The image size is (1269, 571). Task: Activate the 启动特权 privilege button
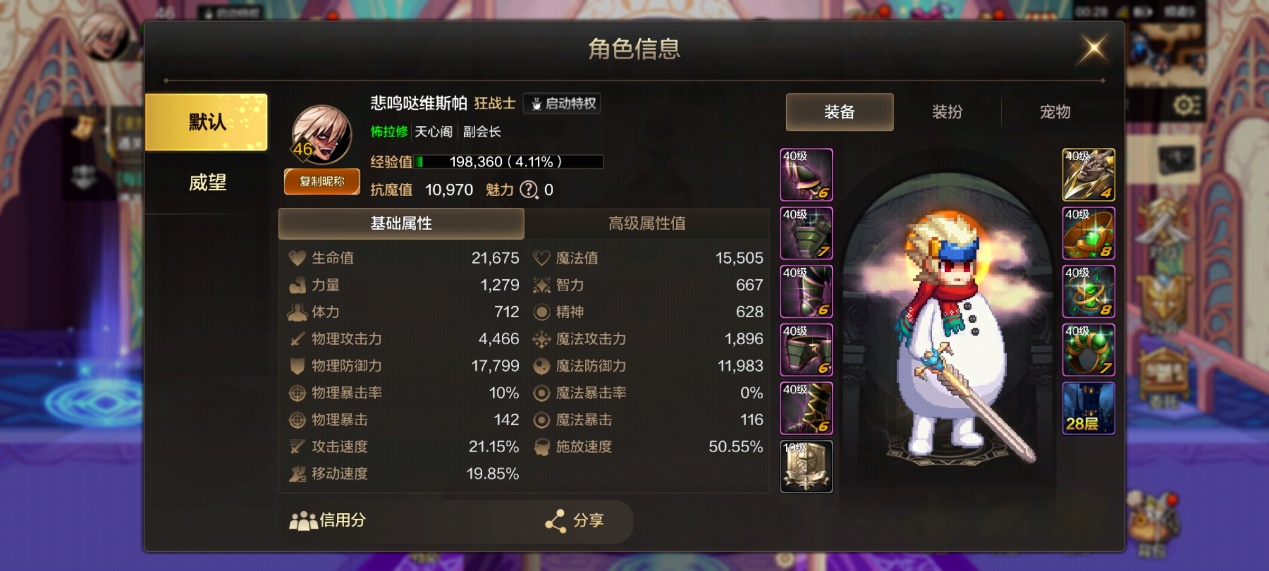point(562,103)
